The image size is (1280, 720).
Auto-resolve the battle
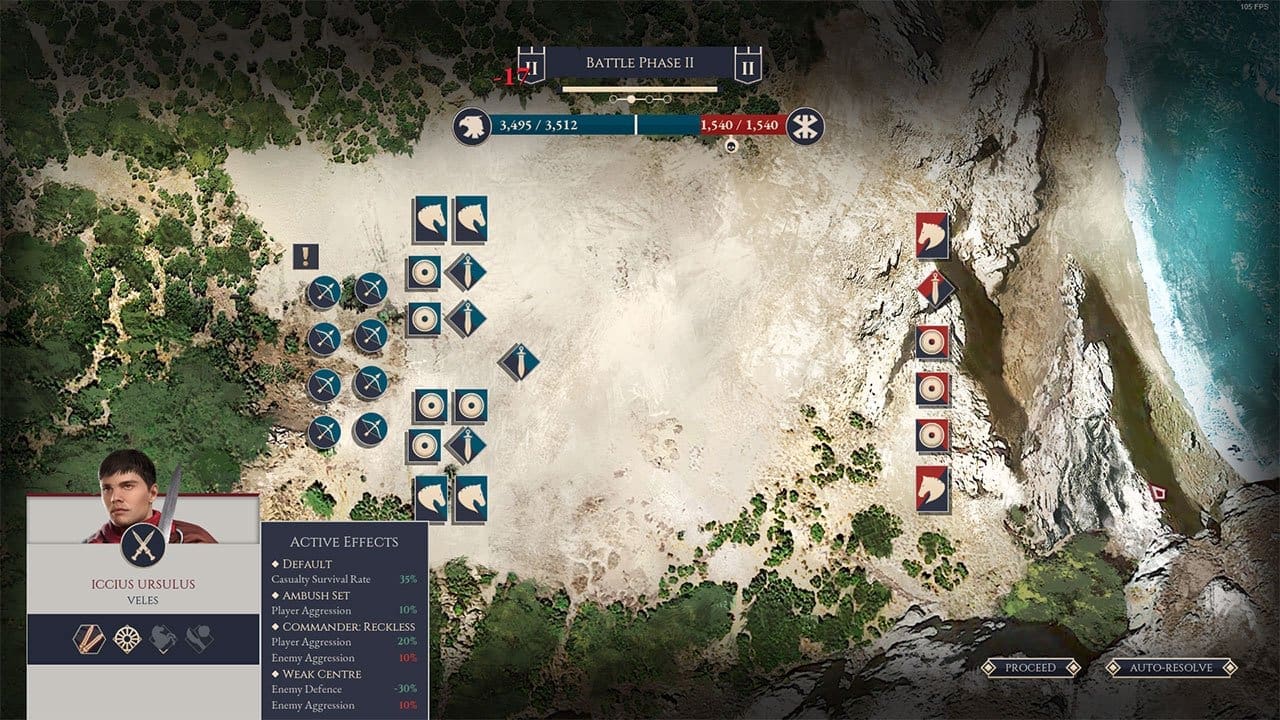[1172, 667]
